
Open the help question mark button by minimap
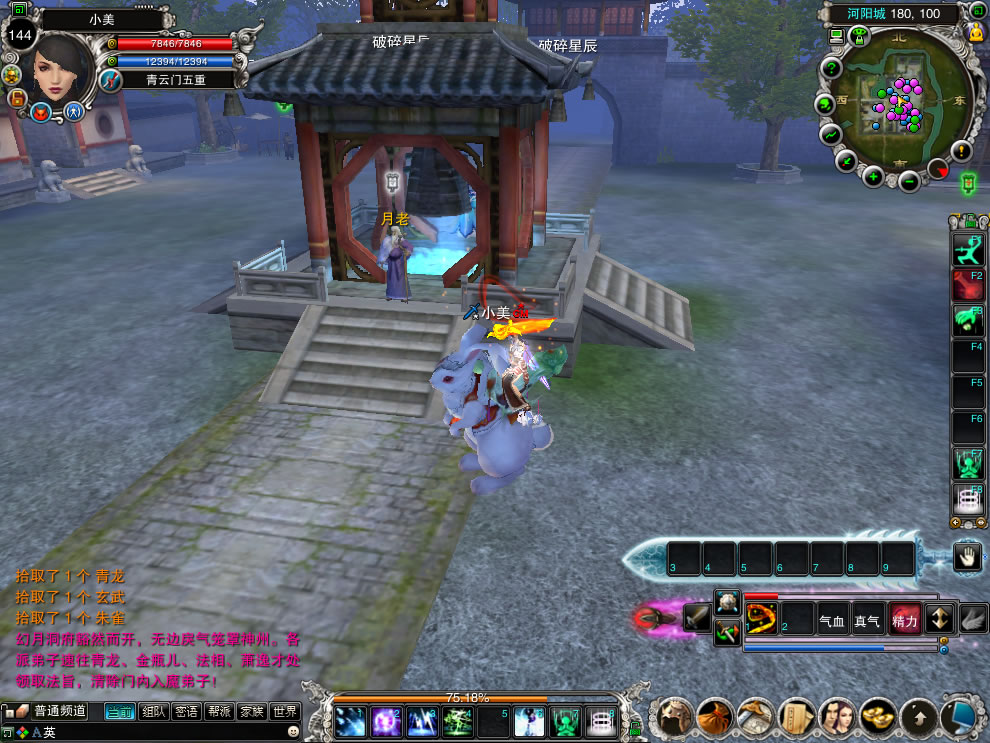point(831,68)
